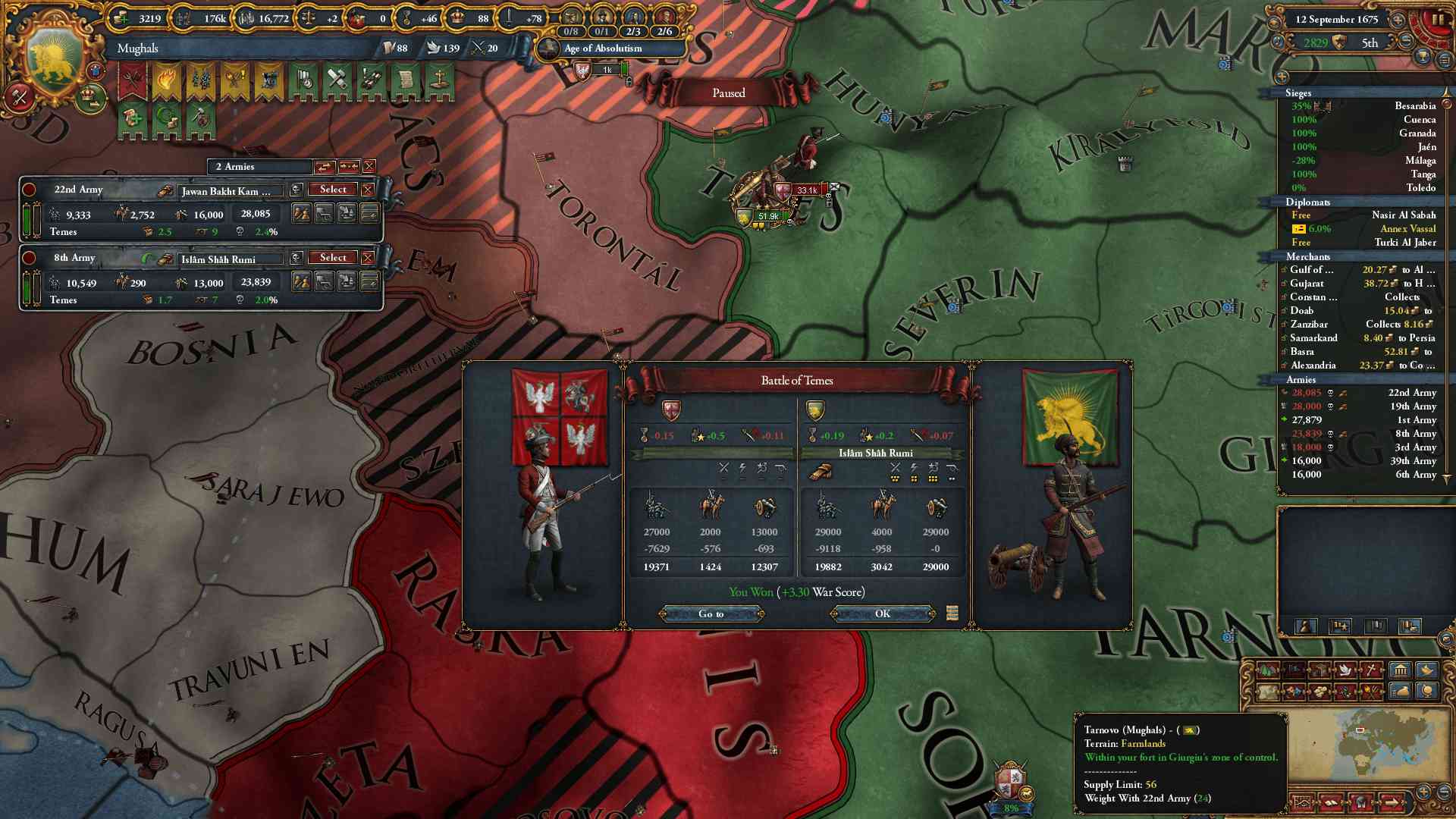Screen dimensions: 1456x819
Task: Open the Age of Absolutism panel
Action: tap(602, 49)
